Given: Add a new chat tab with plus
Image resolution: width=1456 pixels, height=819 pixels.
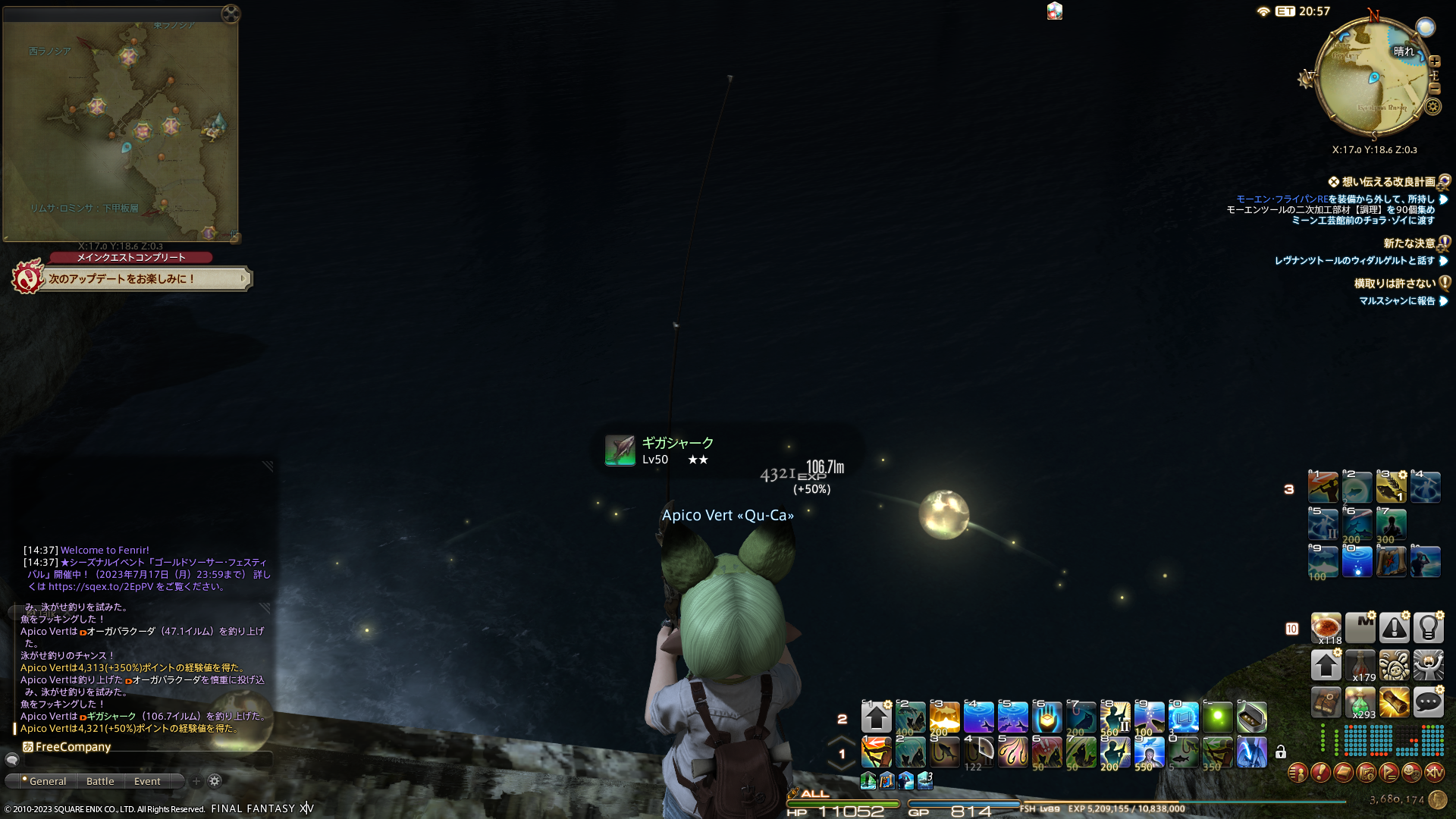Looking at the screenshot, I should click(196, 781).
